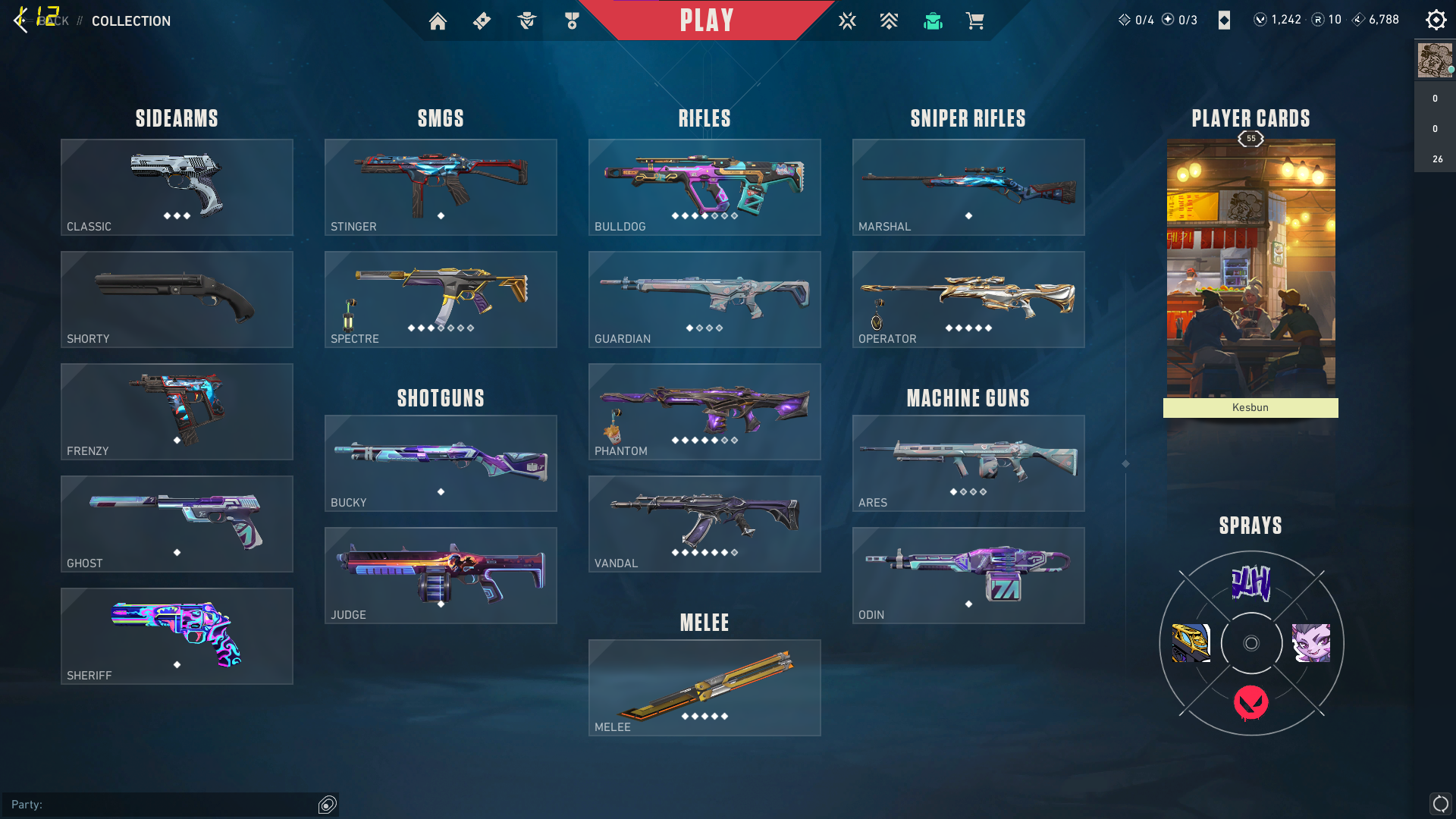Open the Store via the shopping cart icon
Screen dimensions: 1456x819
[x=976, y=20]
